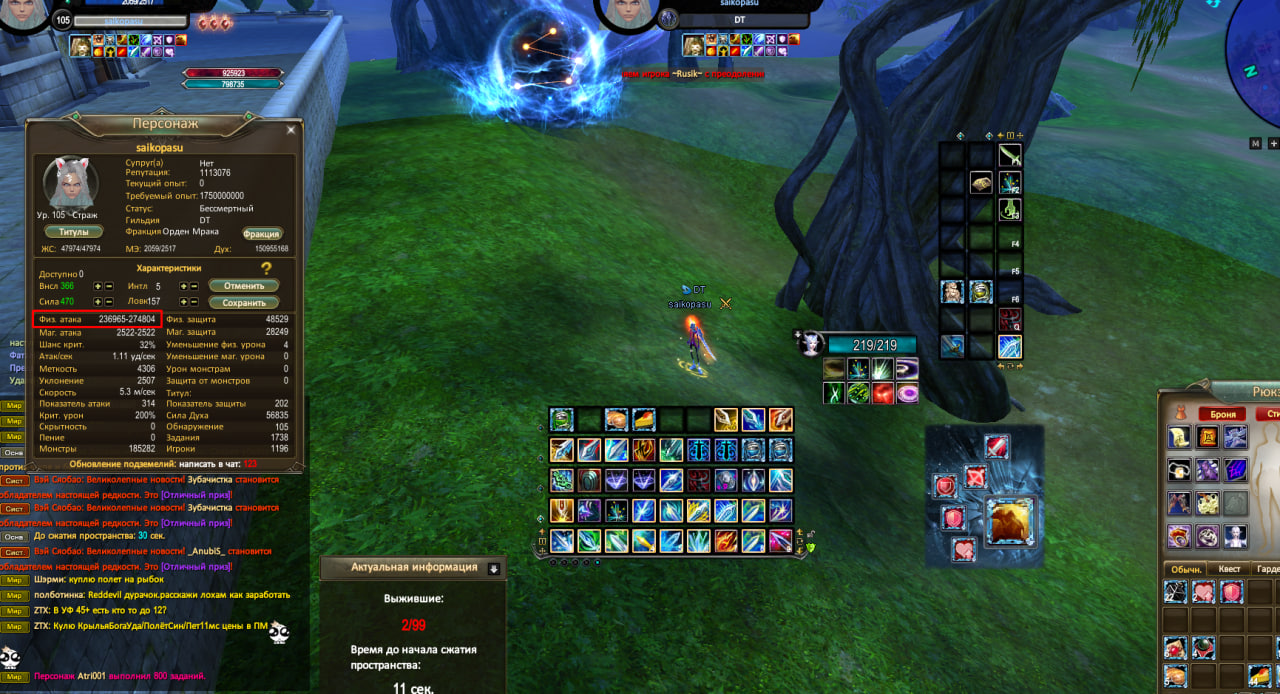Image resolution: width=1280 pixels, height=694 pixels.
Task: Use the bread loaf hotbar item
Action: click(615, 419)
